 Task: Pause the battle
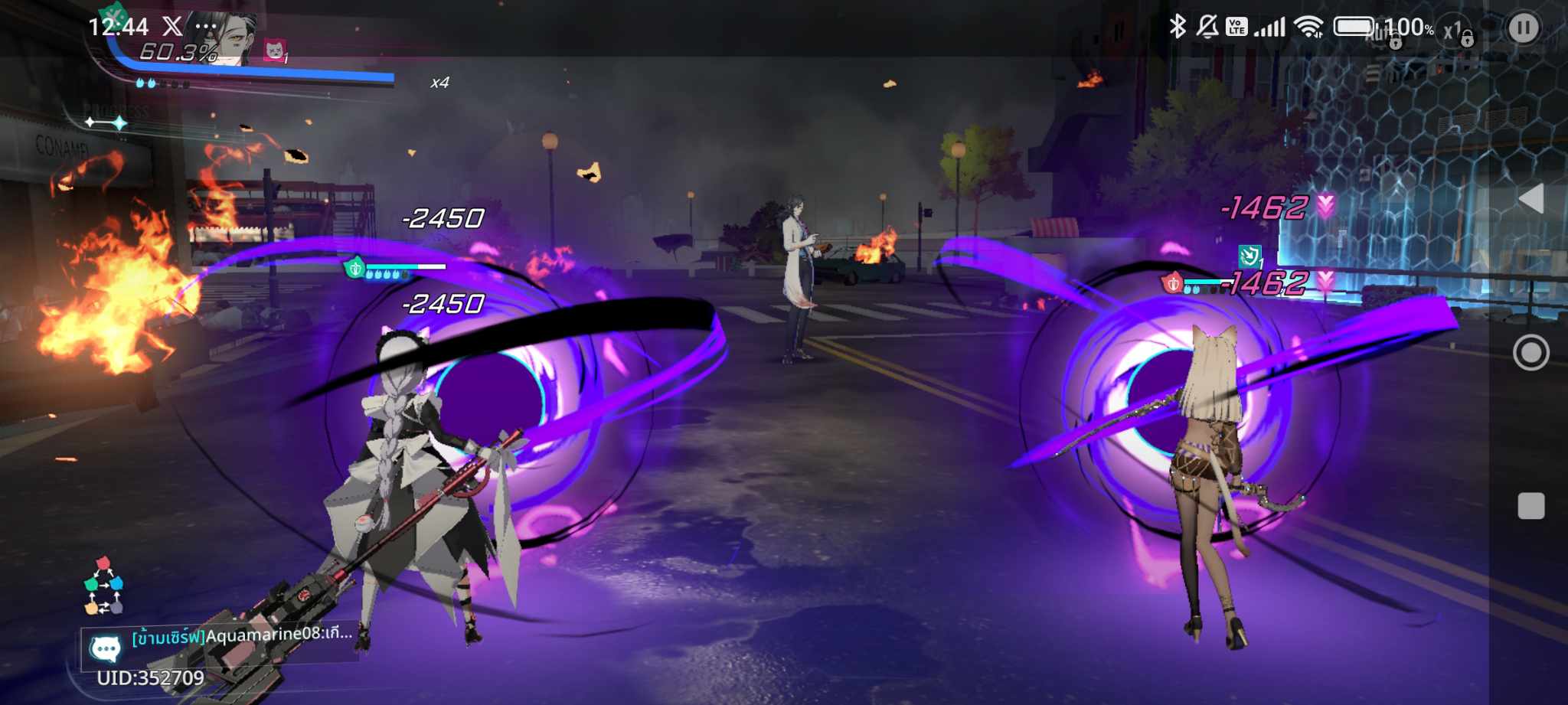coord(1523,28)
